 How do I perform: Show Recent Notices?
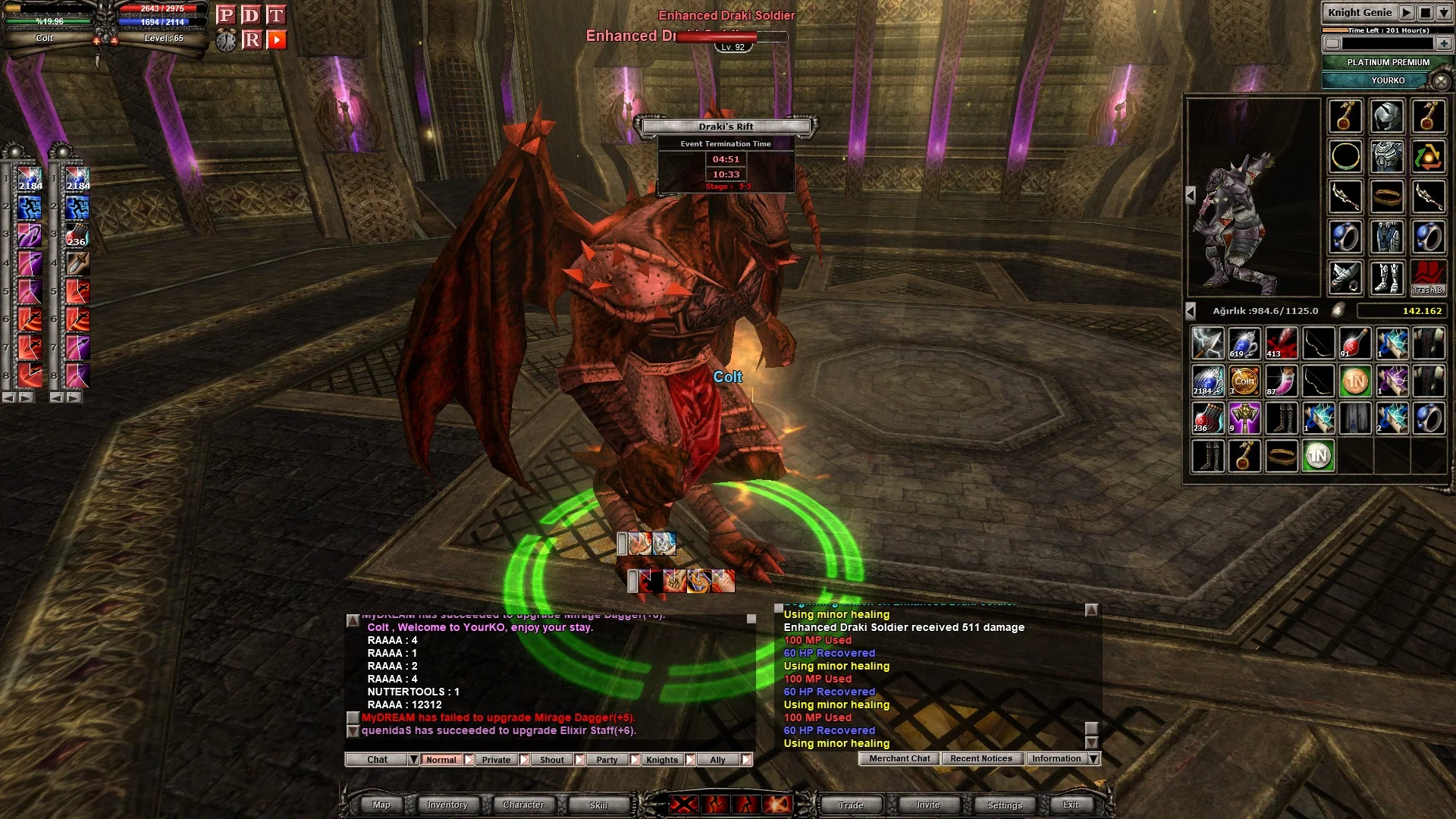[981, 758]
